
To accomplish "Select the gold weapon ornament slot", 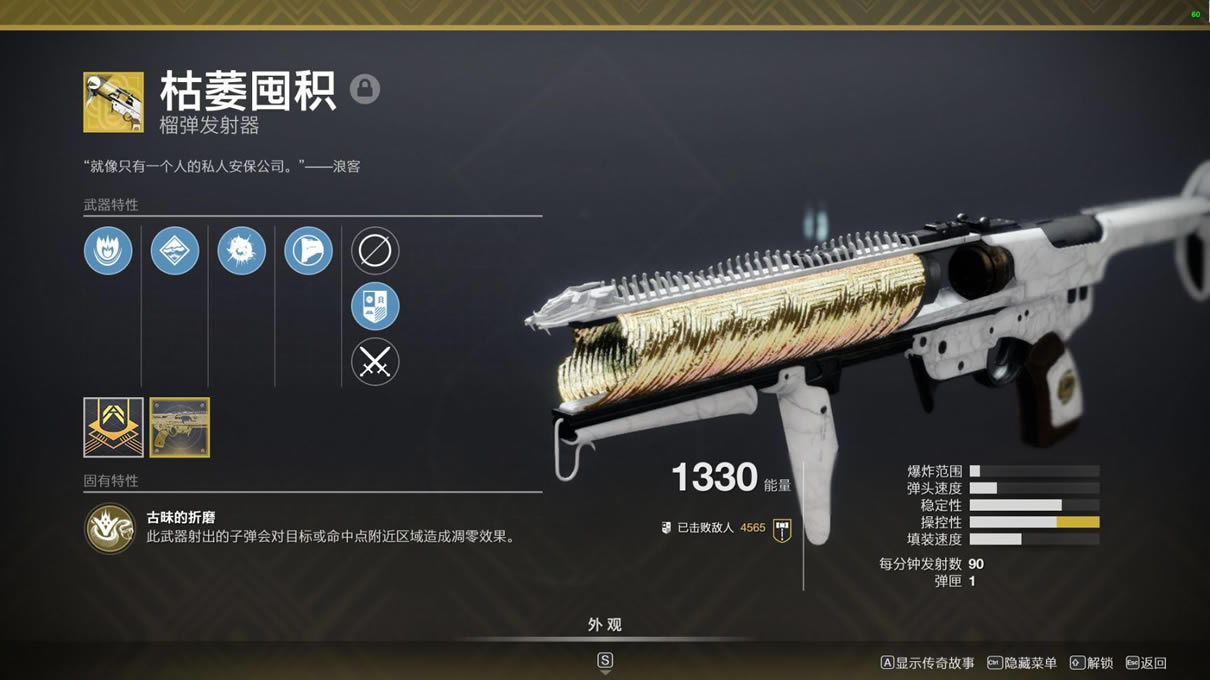I will 180,427.
